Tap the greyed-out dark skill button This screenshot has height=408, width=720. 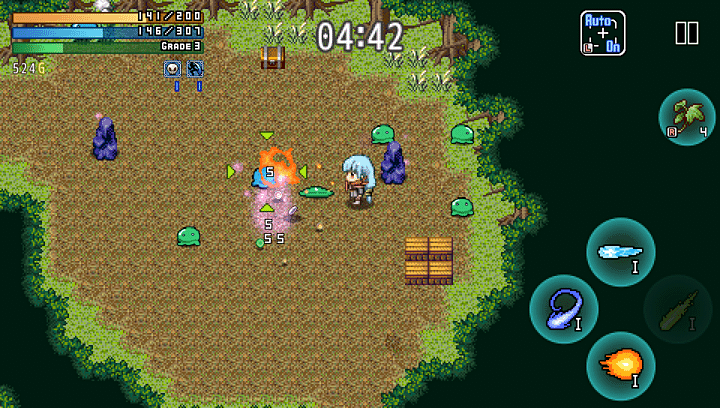(x=677, y=309)
